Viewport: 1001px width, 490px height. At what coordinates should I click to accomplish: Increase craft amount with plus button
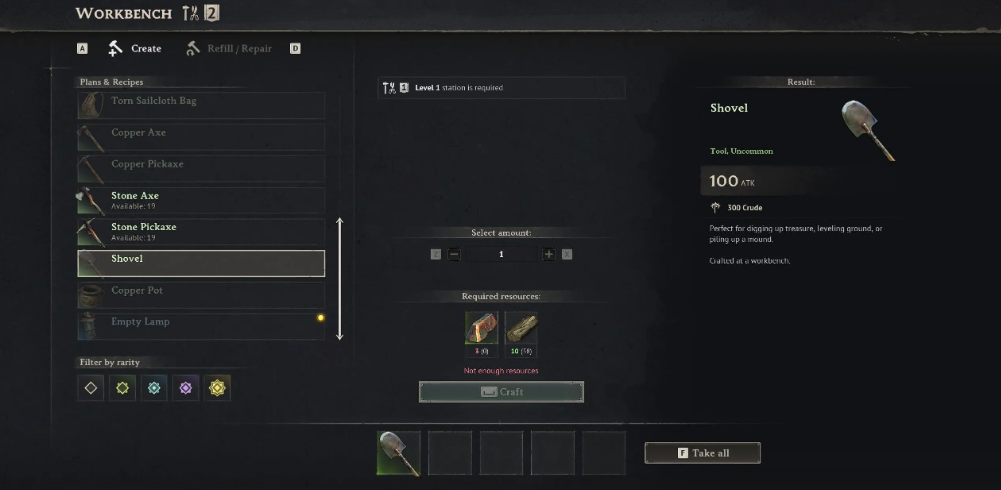click(x=548, y=254)
